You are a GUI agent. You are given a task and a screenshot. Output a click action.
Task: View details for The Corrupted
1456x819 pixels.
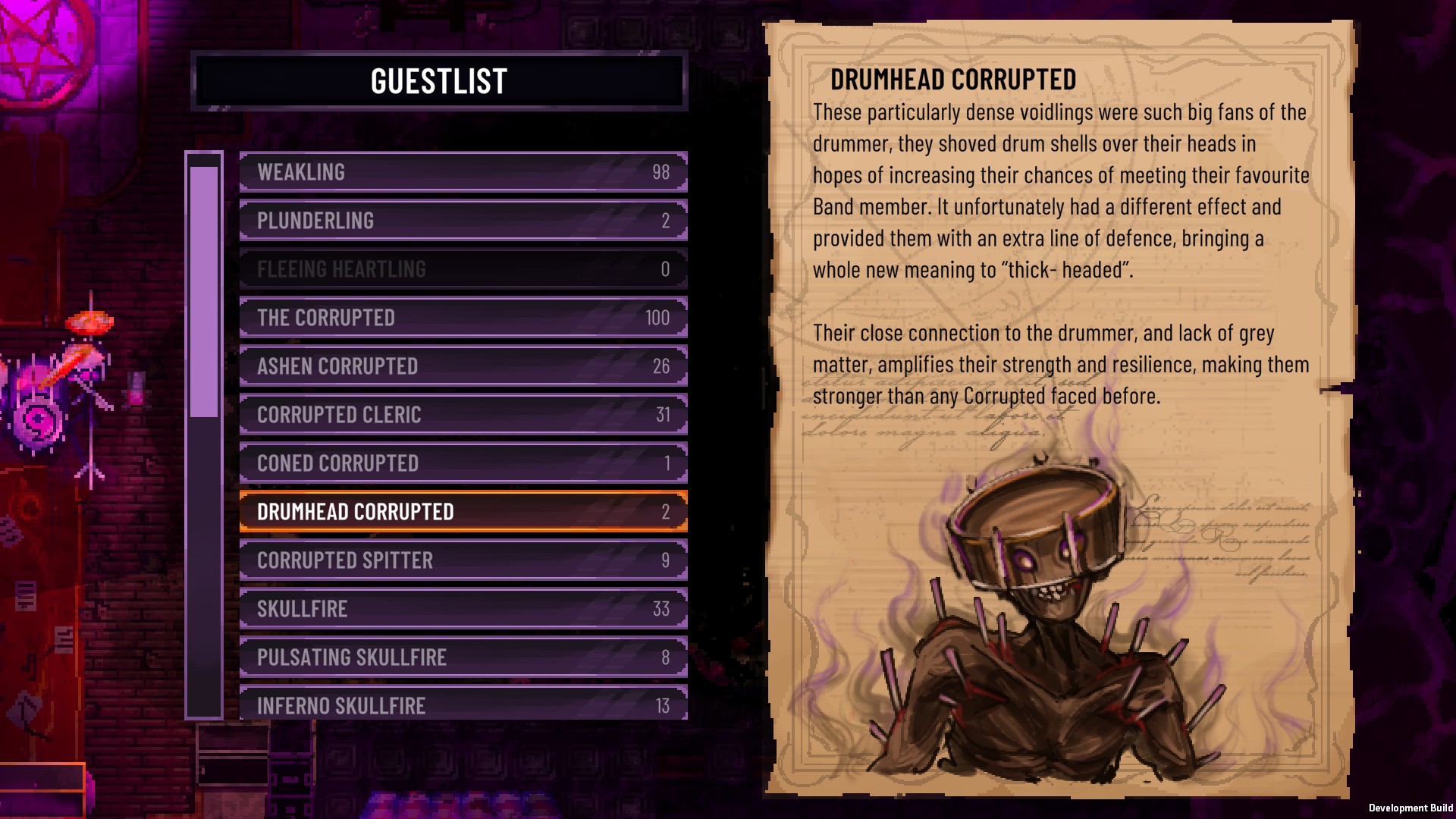point(463,318)
